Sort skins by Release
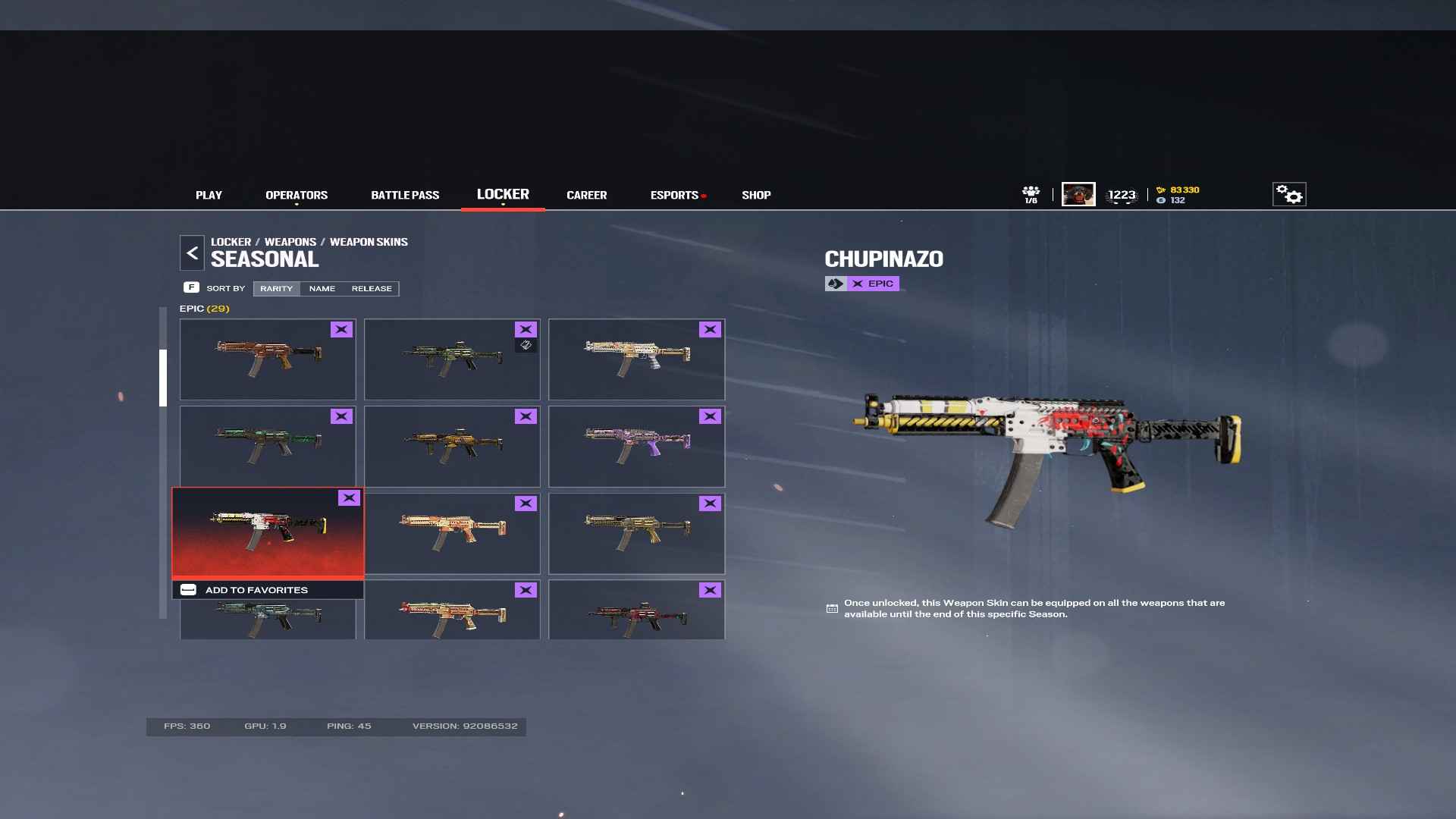 point(372,289)
